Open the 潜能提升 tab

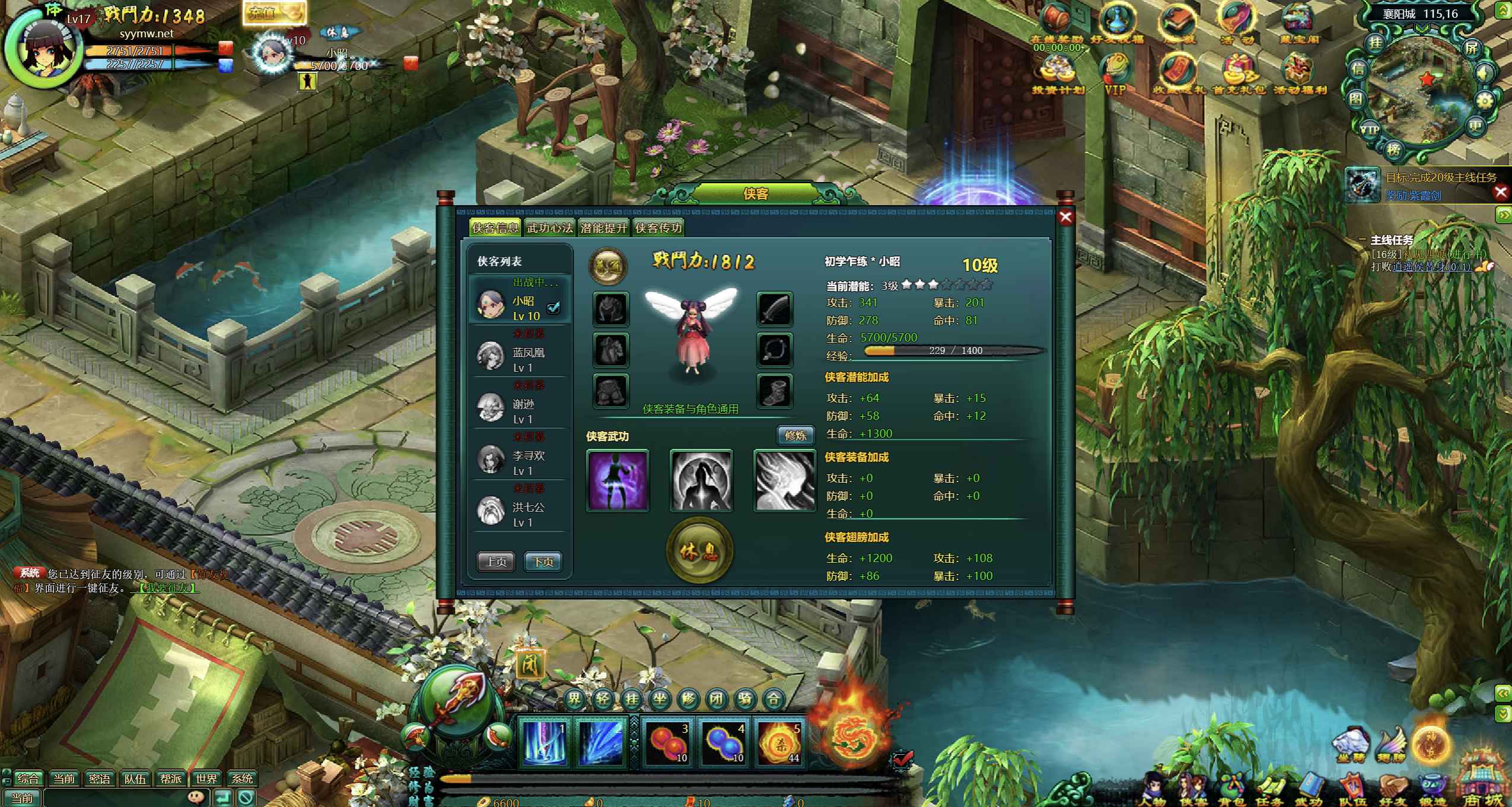603,228
